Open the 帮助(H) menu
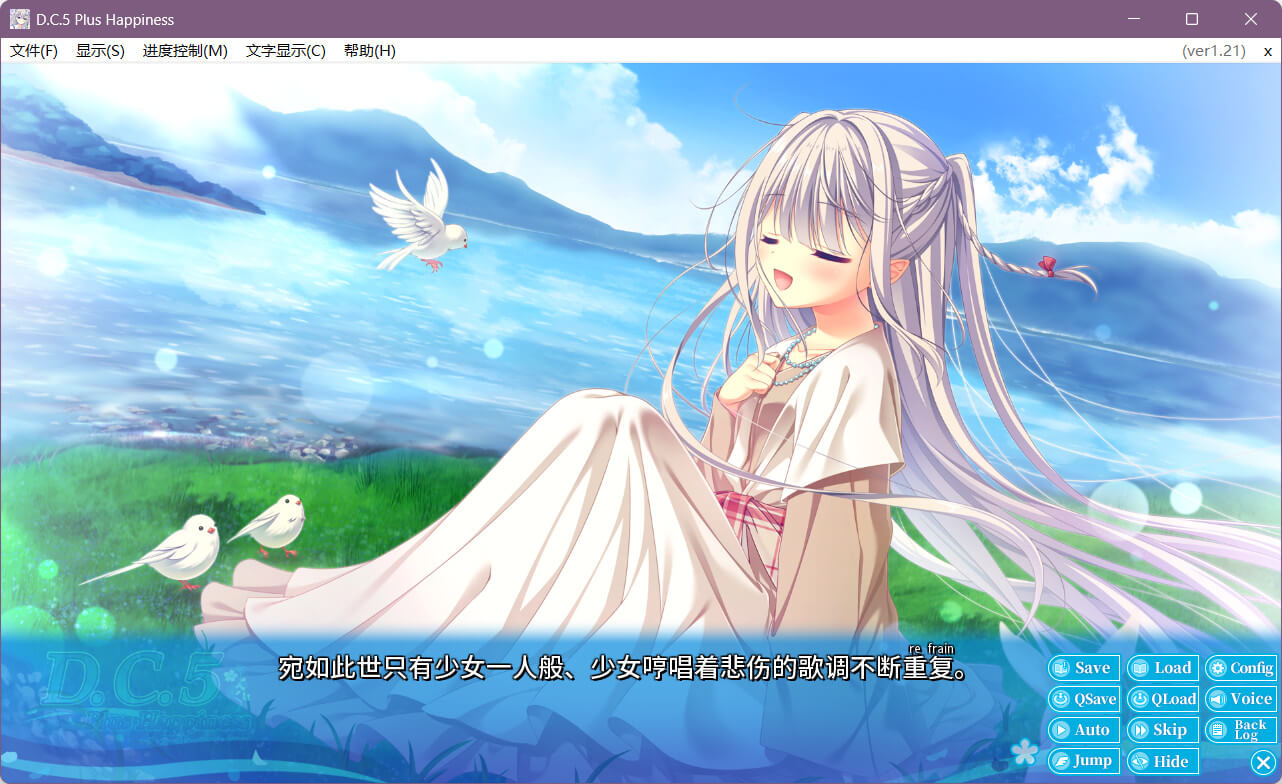 (369, 51)
